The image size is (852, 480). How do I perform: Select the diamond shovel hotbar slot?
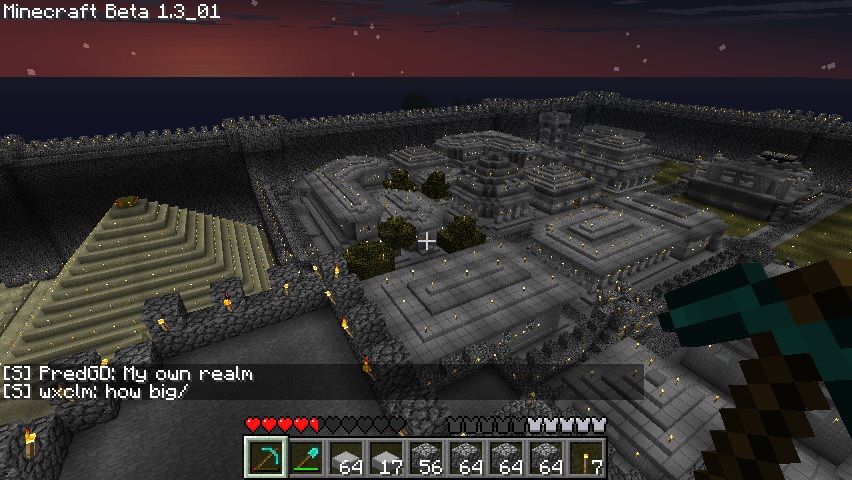click(305, 456)
